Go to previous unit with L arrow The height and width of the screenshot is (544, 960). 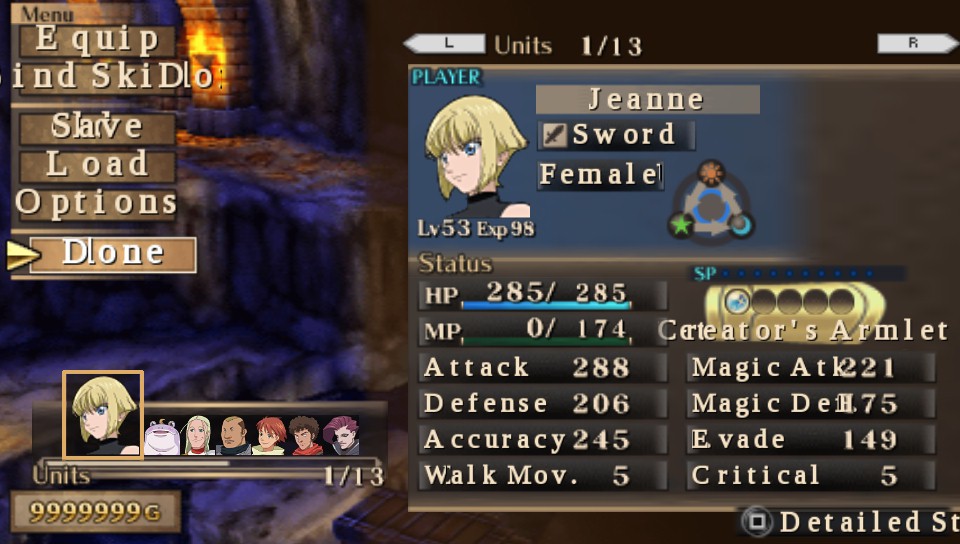point(445,44)
